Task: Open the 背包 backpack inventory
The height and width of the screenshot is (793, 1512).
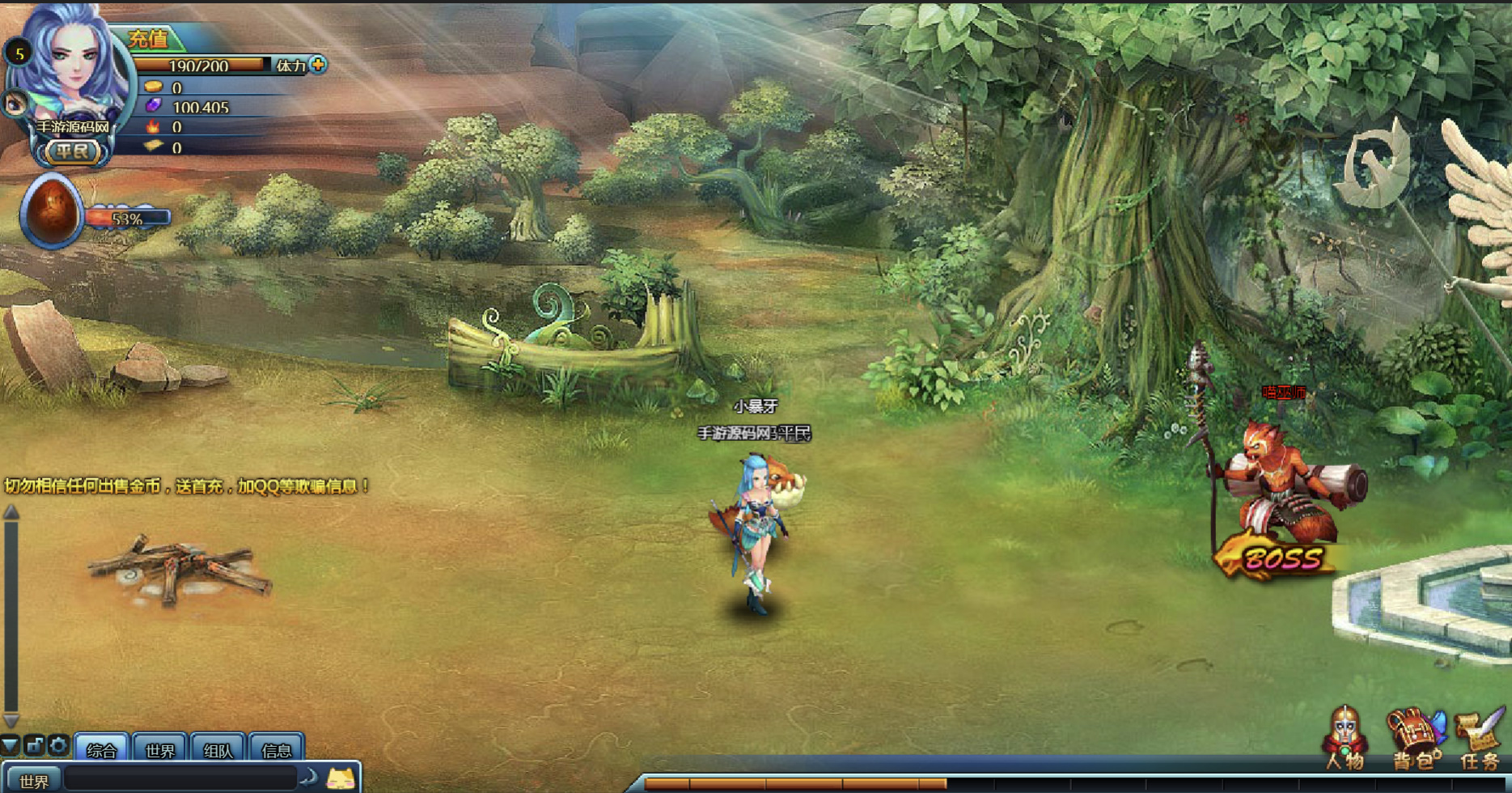Action: click(1416, 740)
